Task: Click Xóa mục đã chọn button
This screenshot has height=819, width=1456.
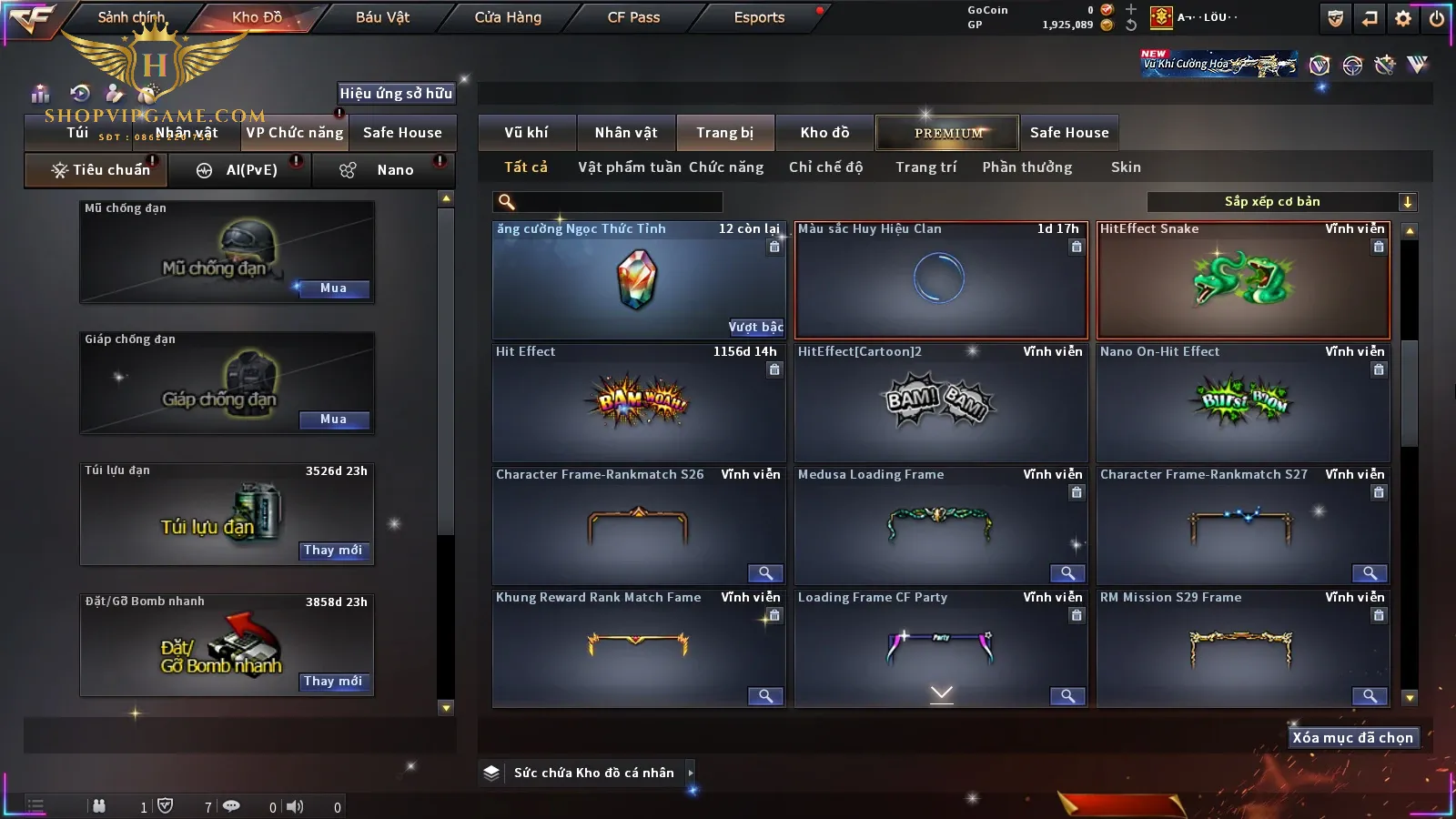Action: [1352, 738]
